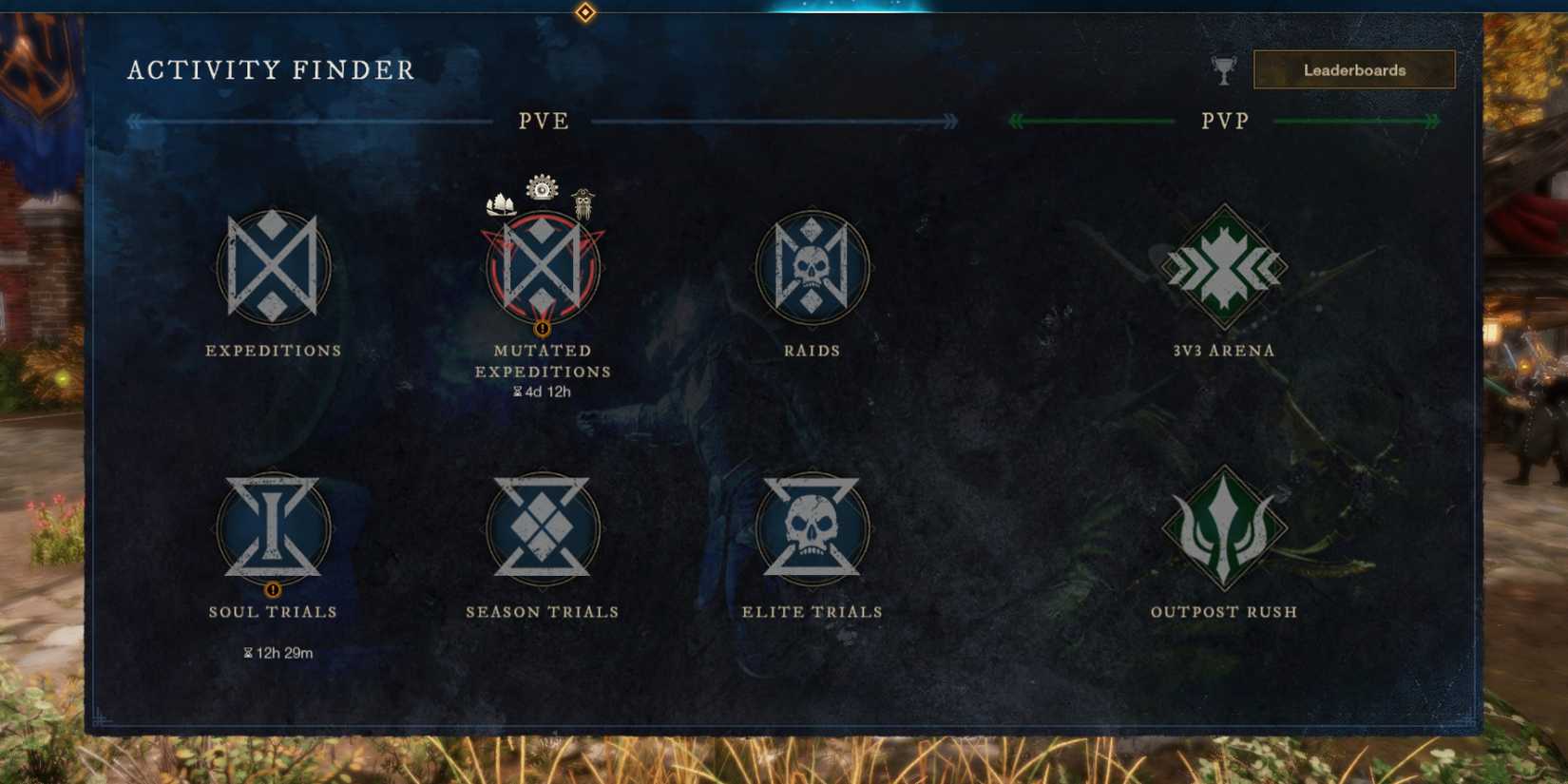Image resolution: width=1568 pixels, height=784 pixels.
Task: Click the Activity Finder title
Action: (272, 69)
